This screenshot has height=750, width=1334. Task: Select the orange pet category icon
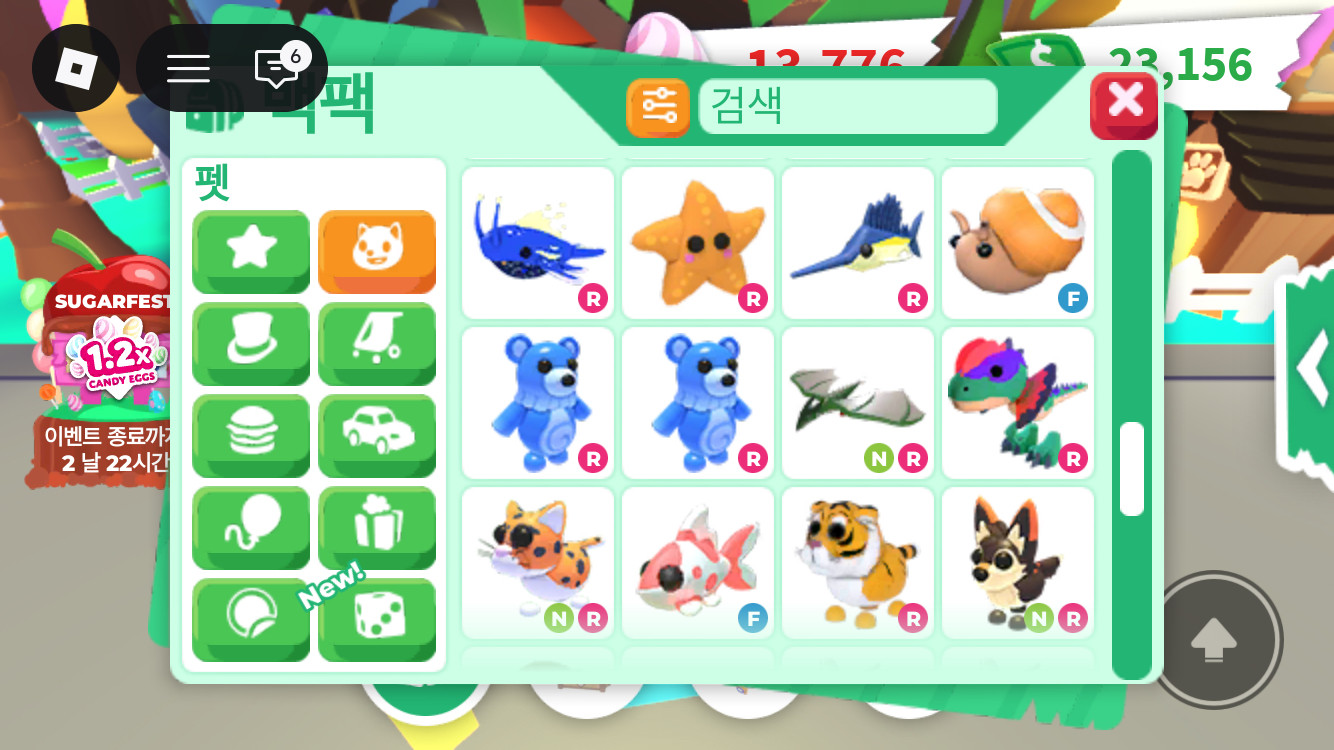pos(377,251)
